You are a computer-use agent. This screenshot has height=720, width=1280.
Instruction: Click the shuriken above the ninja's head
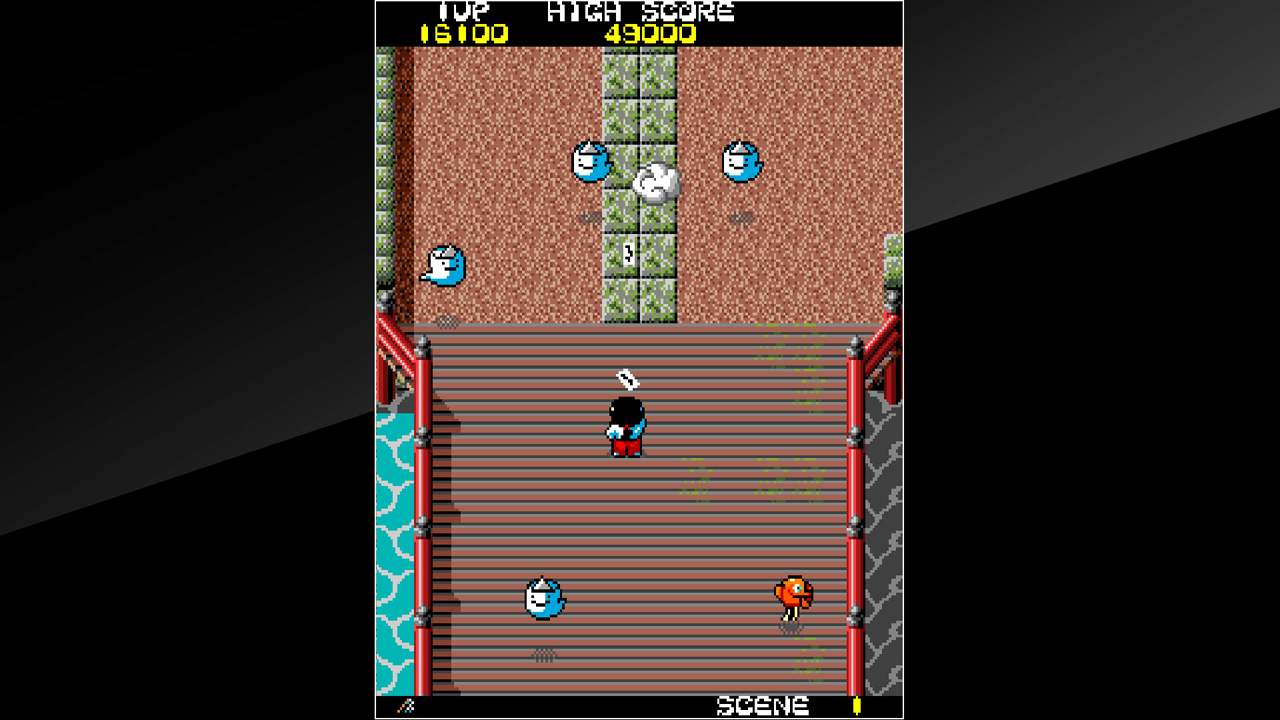[x=626, y=380]
